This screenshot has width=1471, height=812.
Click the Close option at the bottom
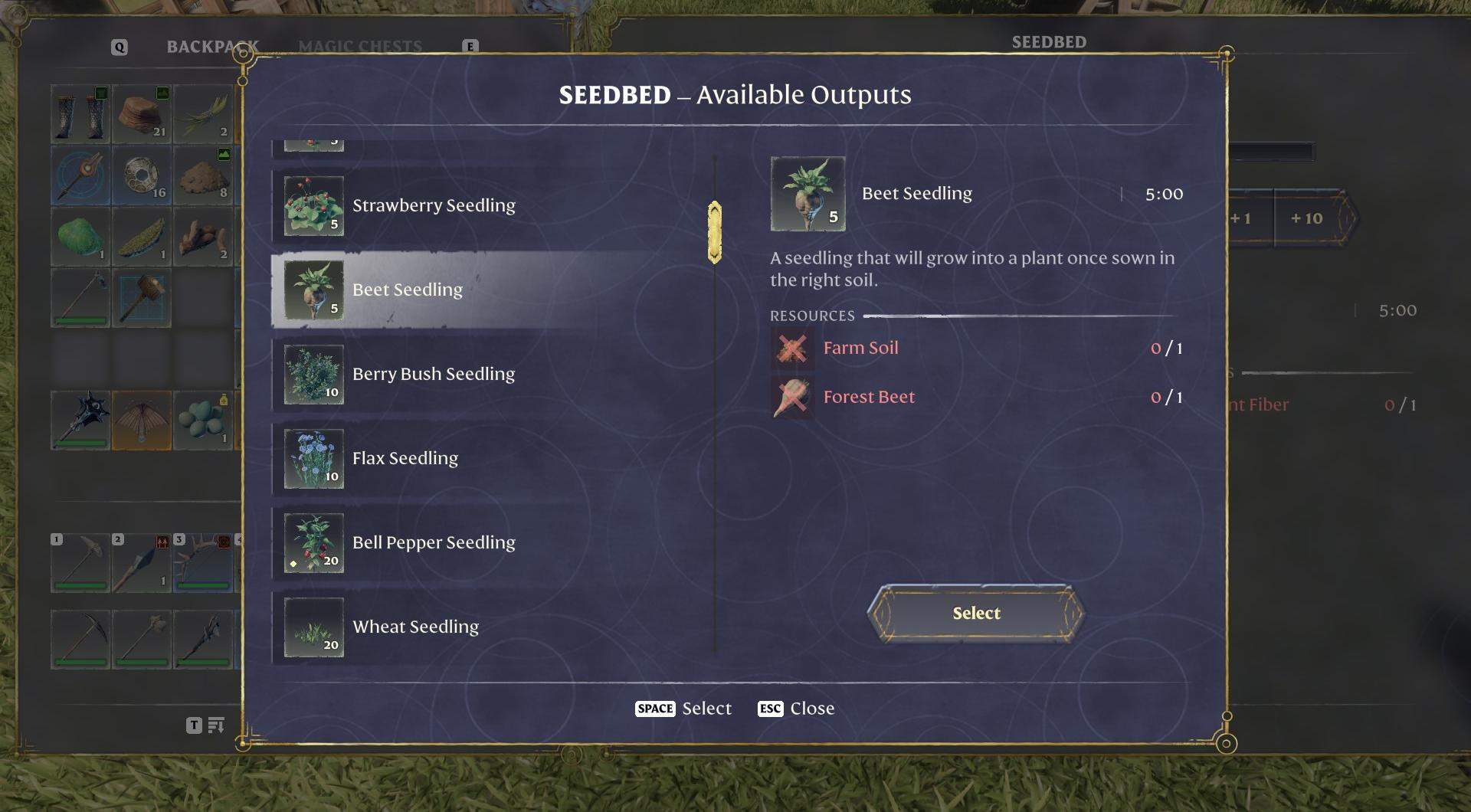pos(811,709)
